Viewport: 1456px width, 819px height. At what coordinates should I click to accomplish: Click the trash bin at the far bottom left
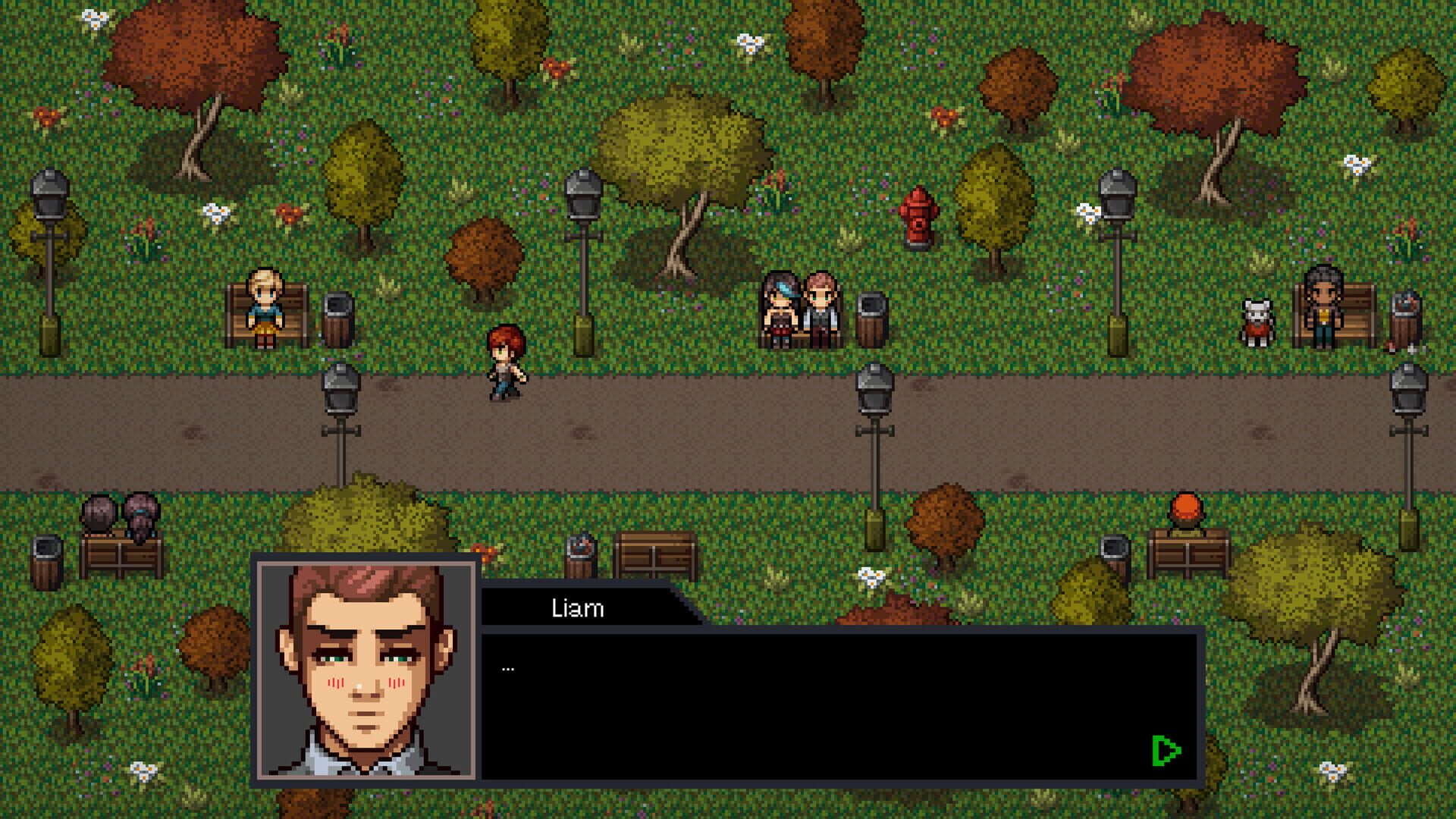click(x=45, y=561)
